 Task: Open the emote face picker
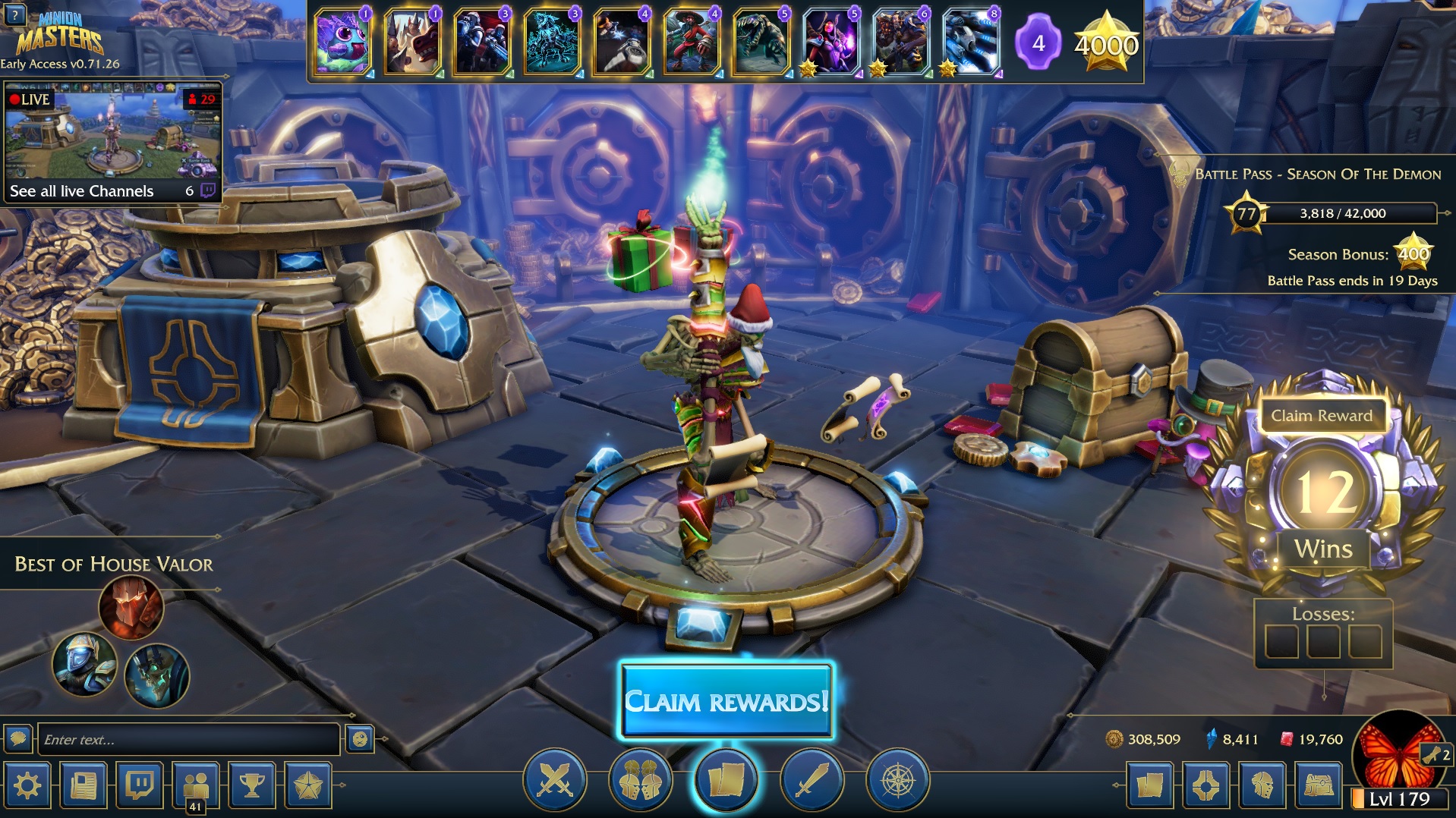click(x=360, y=738)
